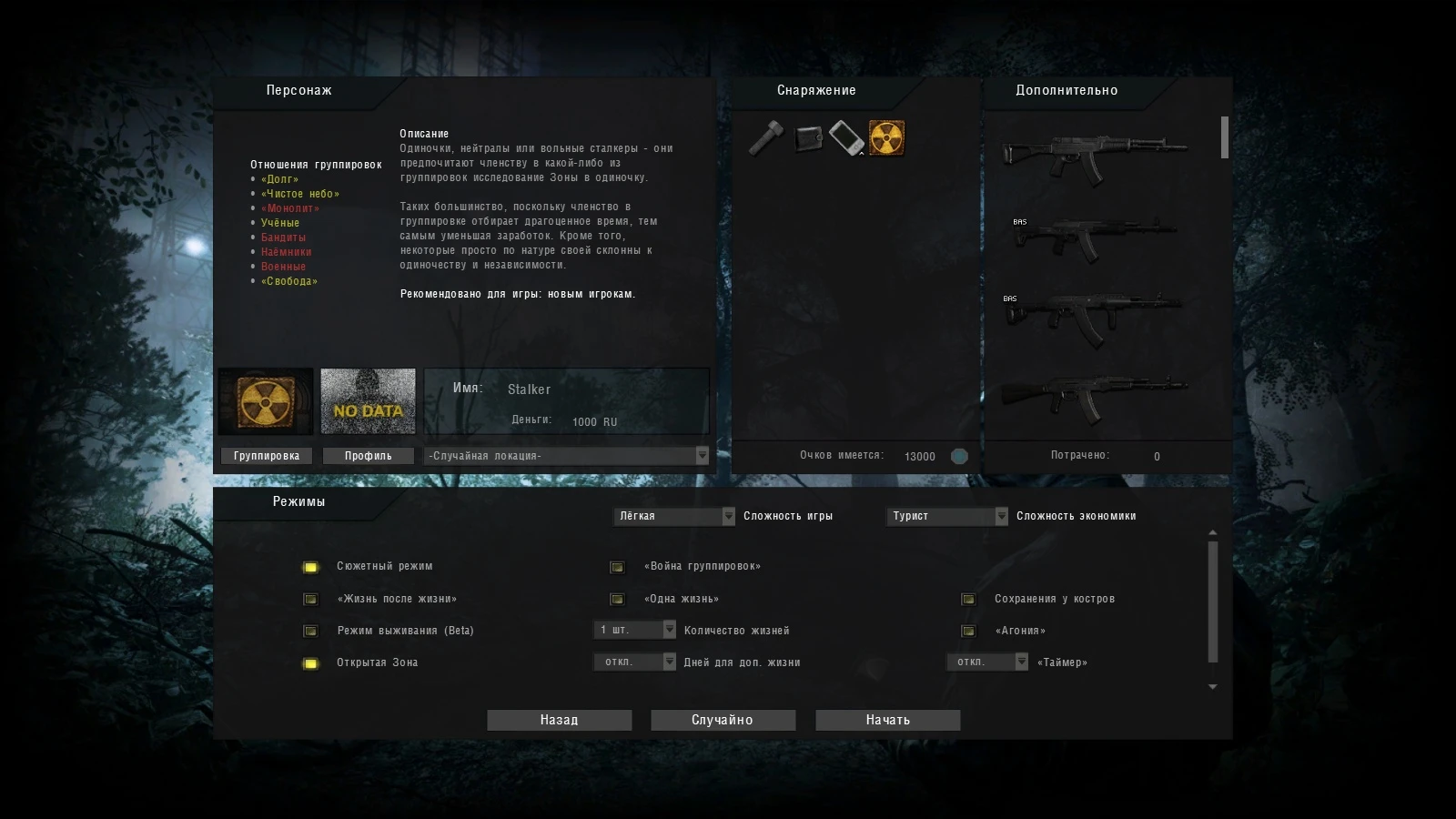1456x819 pixels.
Task: Switch to the Группировка tab
Action: pyautogui.click(x=268, y=455)
